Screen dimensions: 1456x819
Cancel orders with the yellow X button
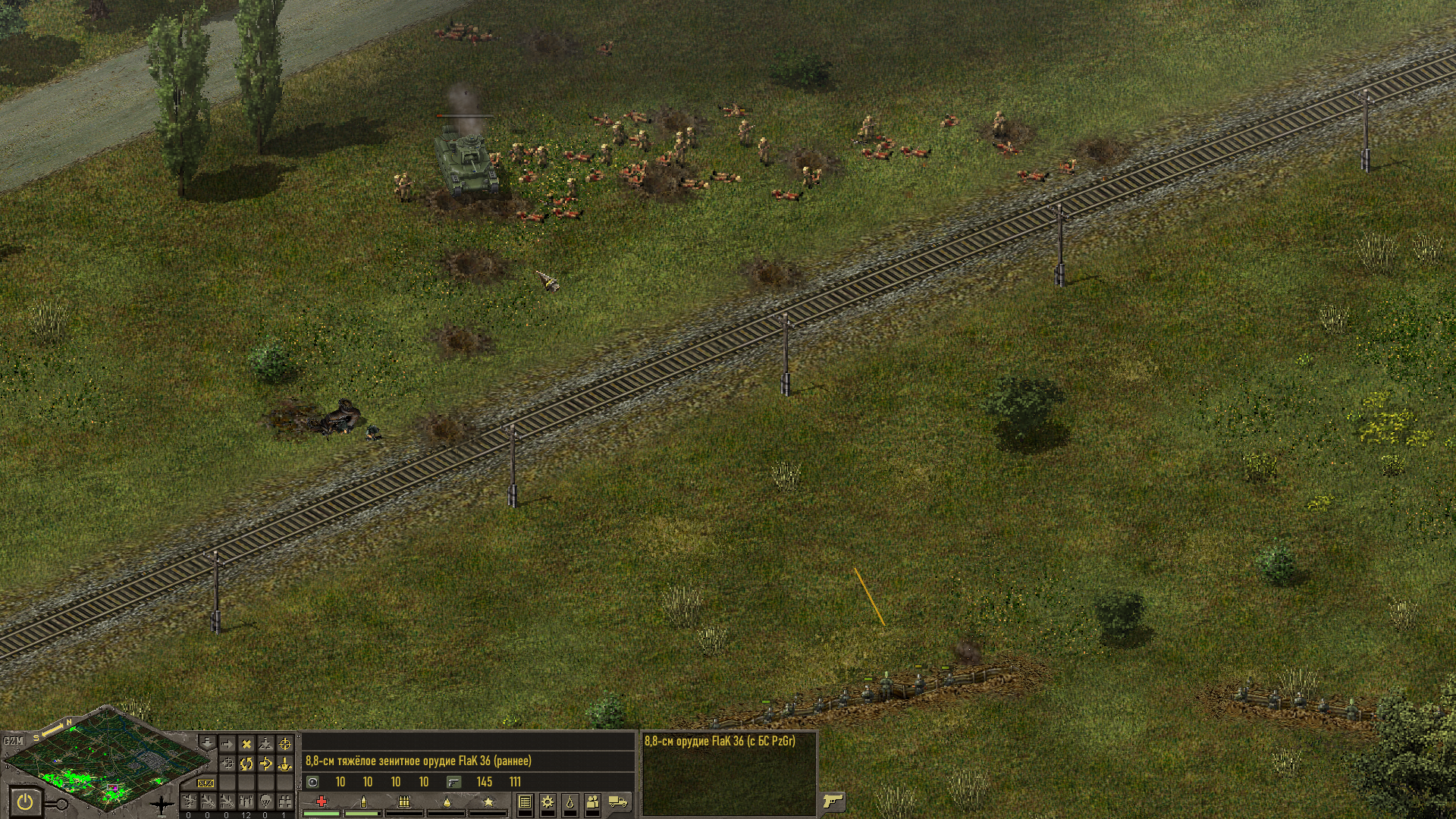point(246,744)
